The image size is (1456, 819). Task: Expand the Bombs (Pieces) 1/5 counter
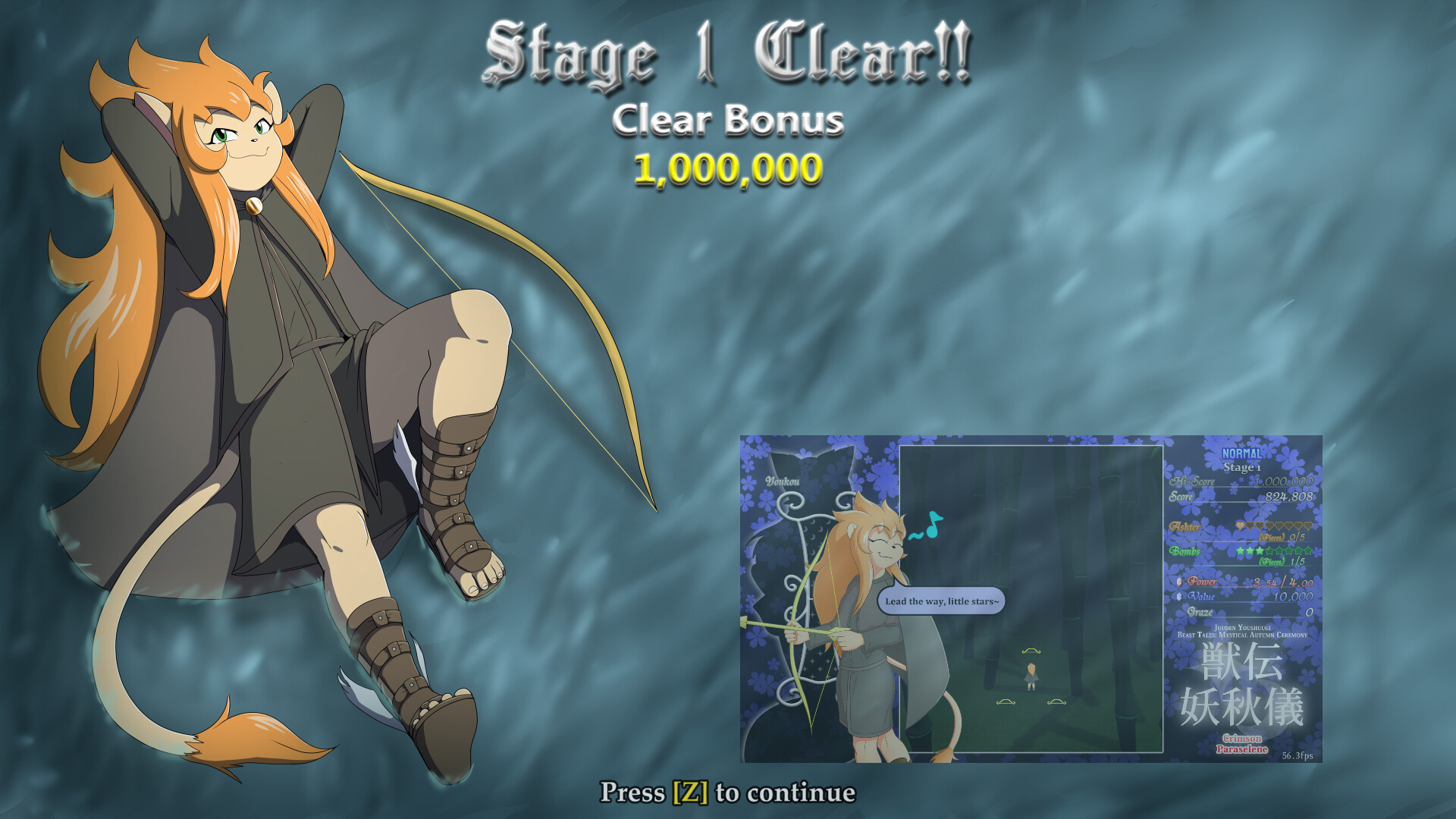pyautogui.click(x=1282, y=563)
